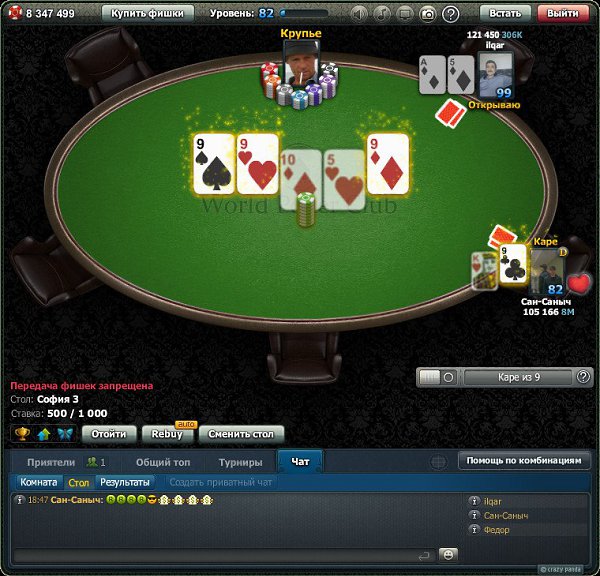
Task: Click the blue butterfly icon
Action: pyautogui.click(x=65, y=434)
